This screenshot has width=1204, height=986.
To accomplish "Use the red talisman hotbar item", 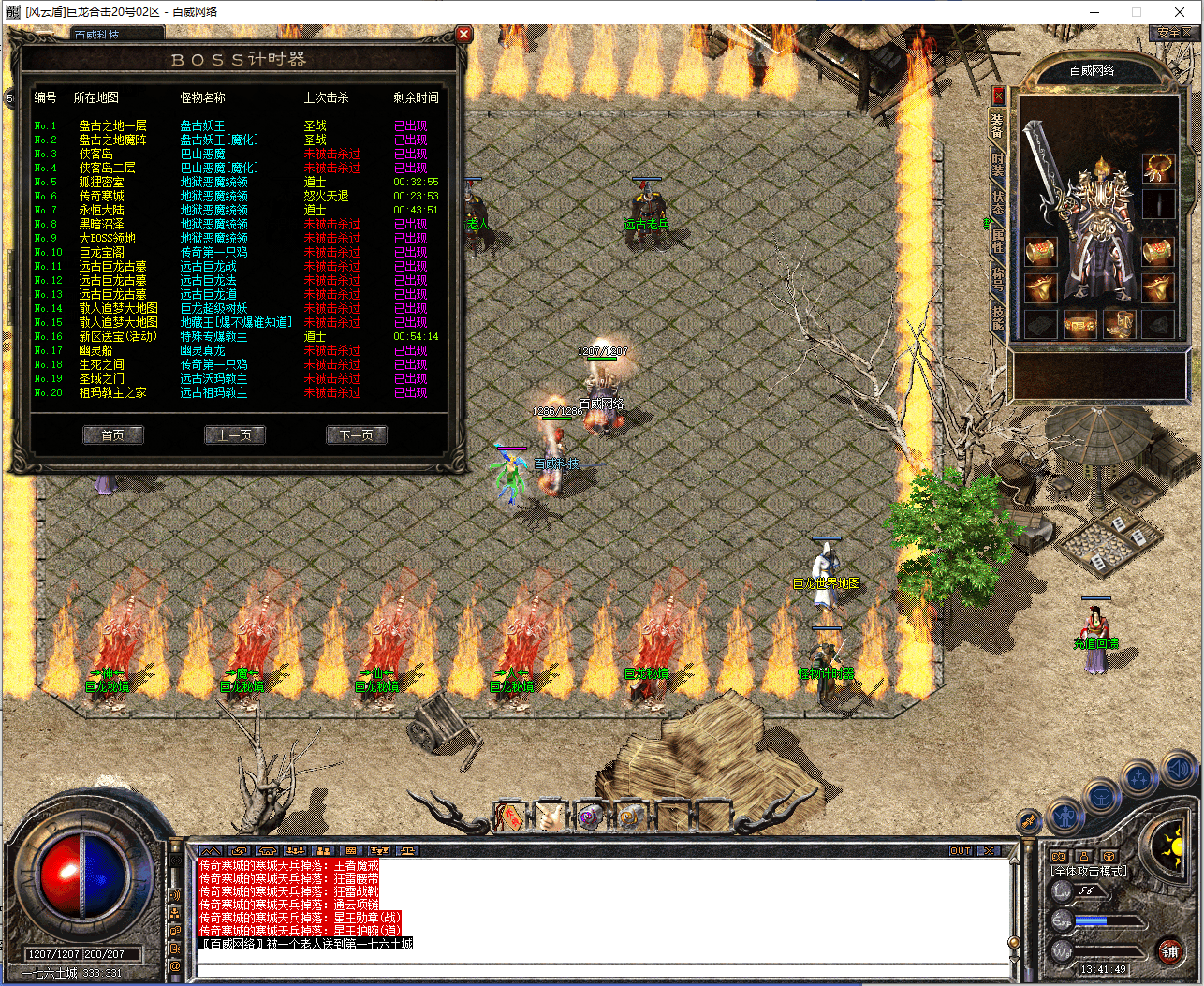I will (510, 817).
